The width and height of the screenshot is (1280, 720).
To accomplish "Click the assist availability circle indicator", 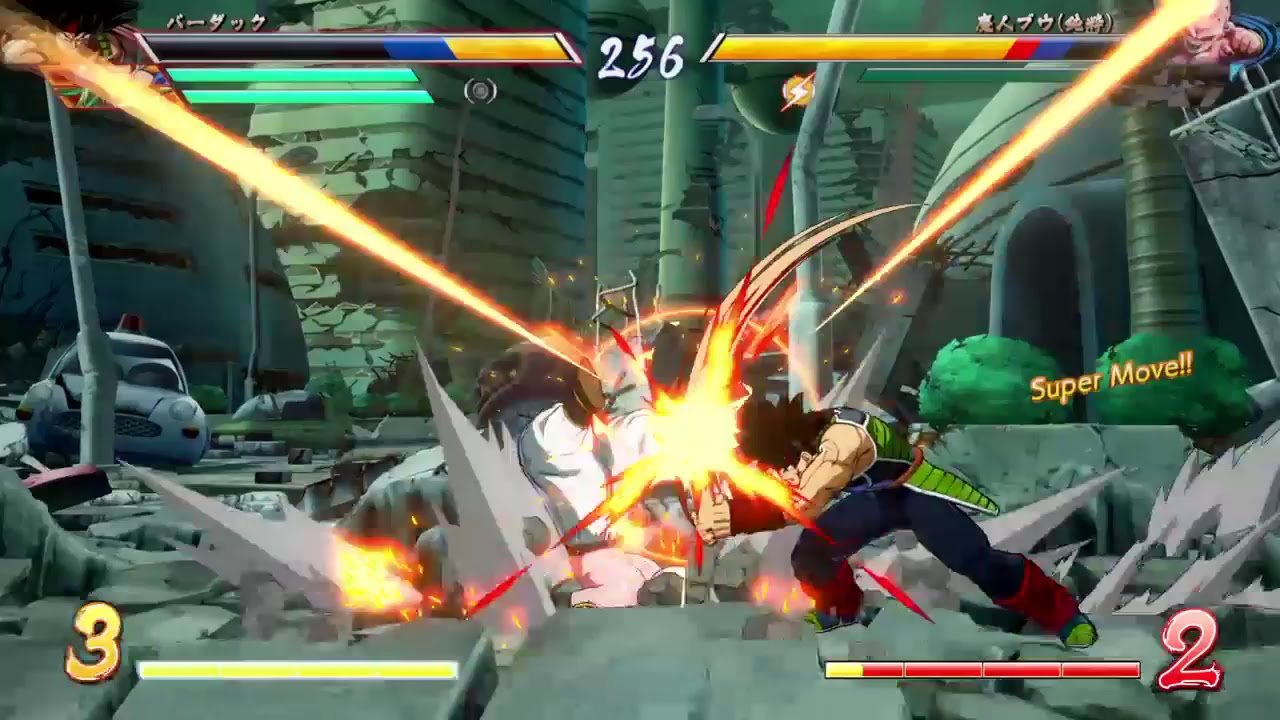I will 483,90.
